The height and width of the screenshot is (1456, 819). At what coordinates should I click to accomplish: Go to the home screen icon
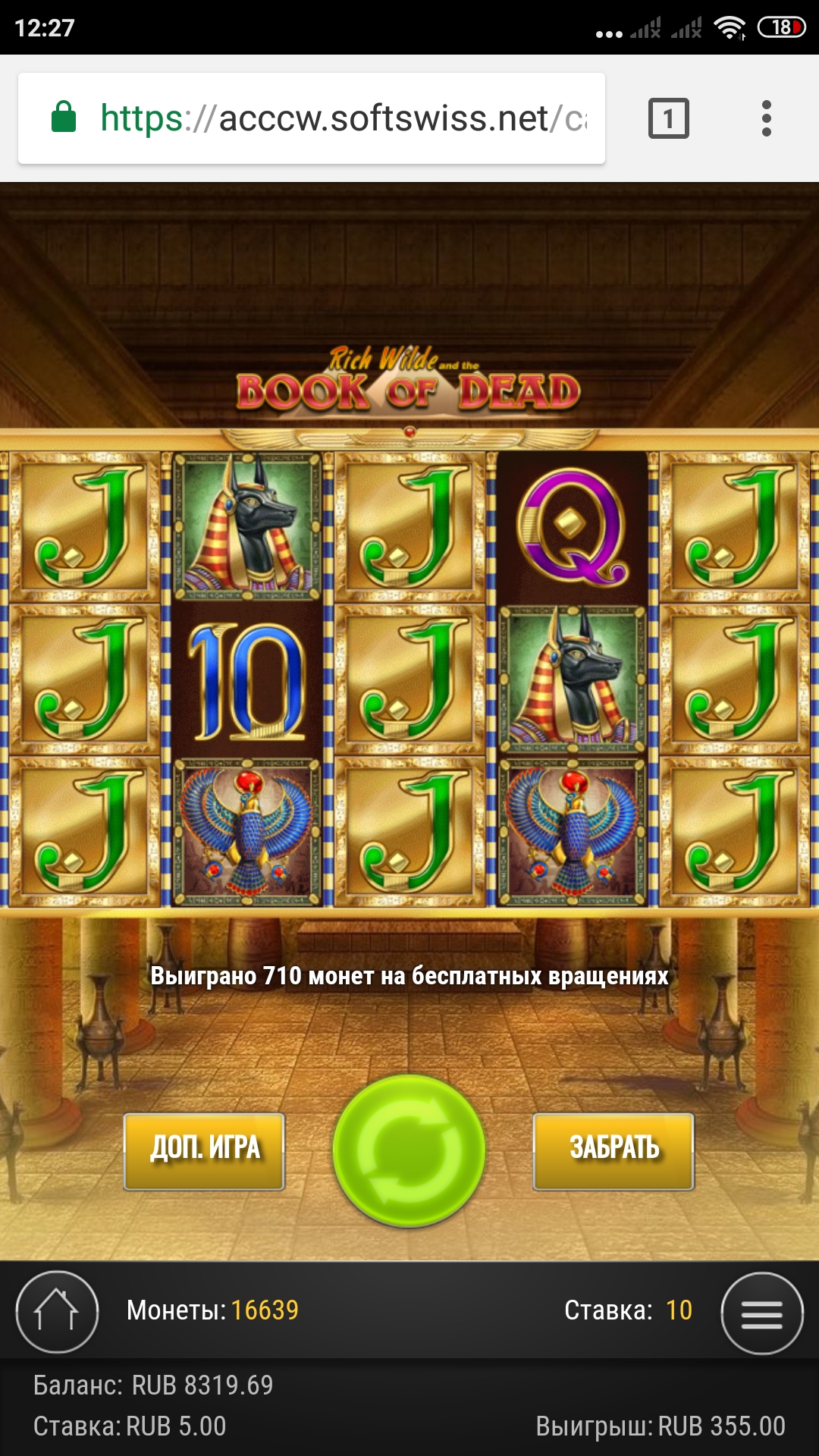point(57,1311)
